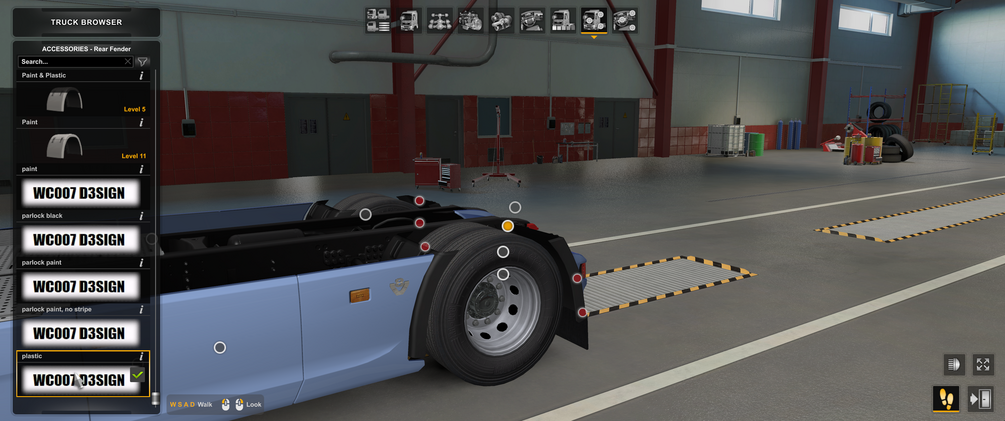
Task: Toggle the truck headlights button
Action: (x=953, y=365)
